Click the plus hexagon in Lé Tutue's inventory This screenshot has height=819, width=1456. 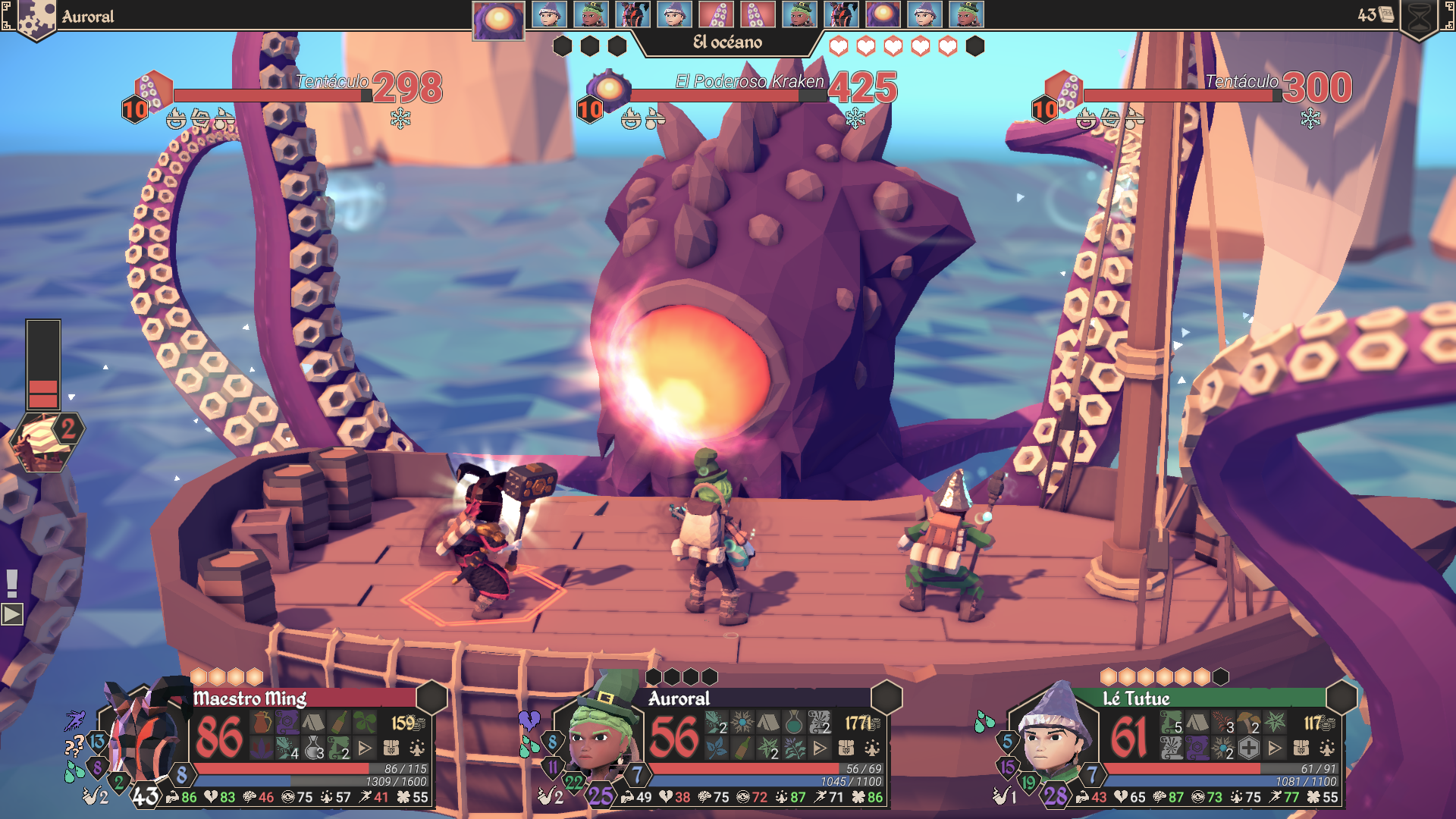click(x=1249, y=748)
